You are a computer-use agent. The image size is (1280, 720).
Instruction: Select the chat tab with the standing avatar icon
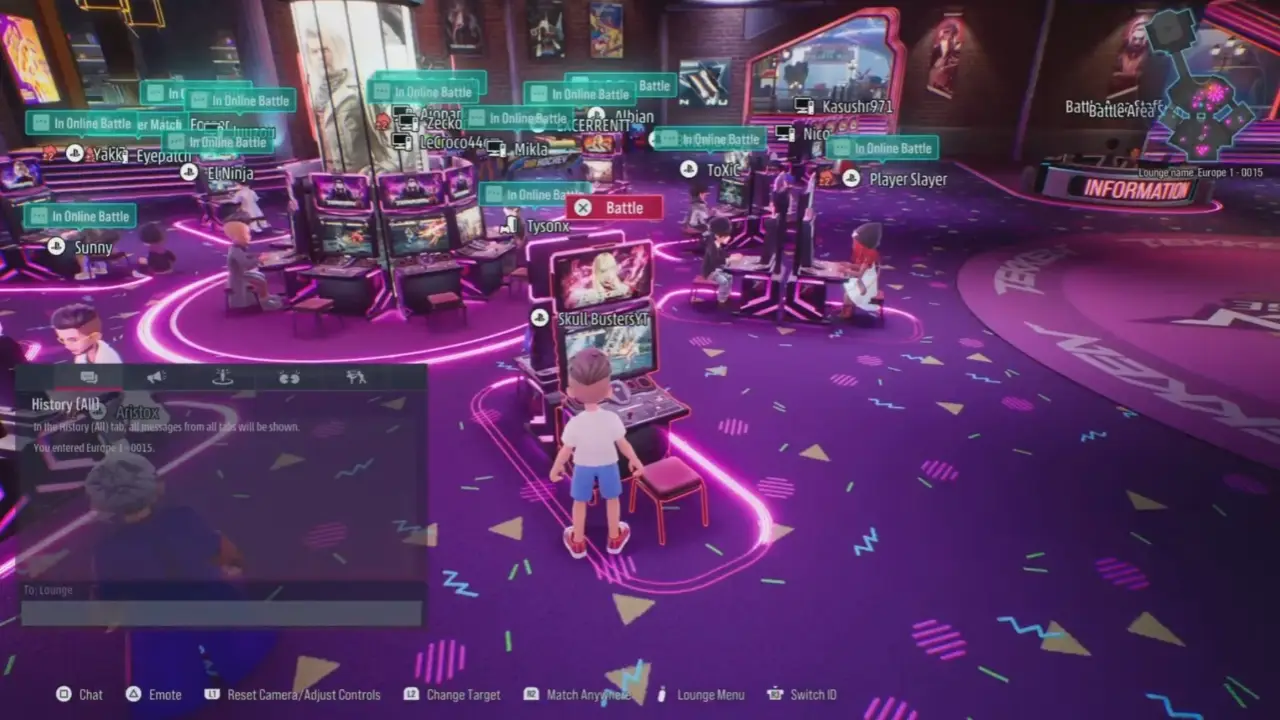[x=222, y=377]
